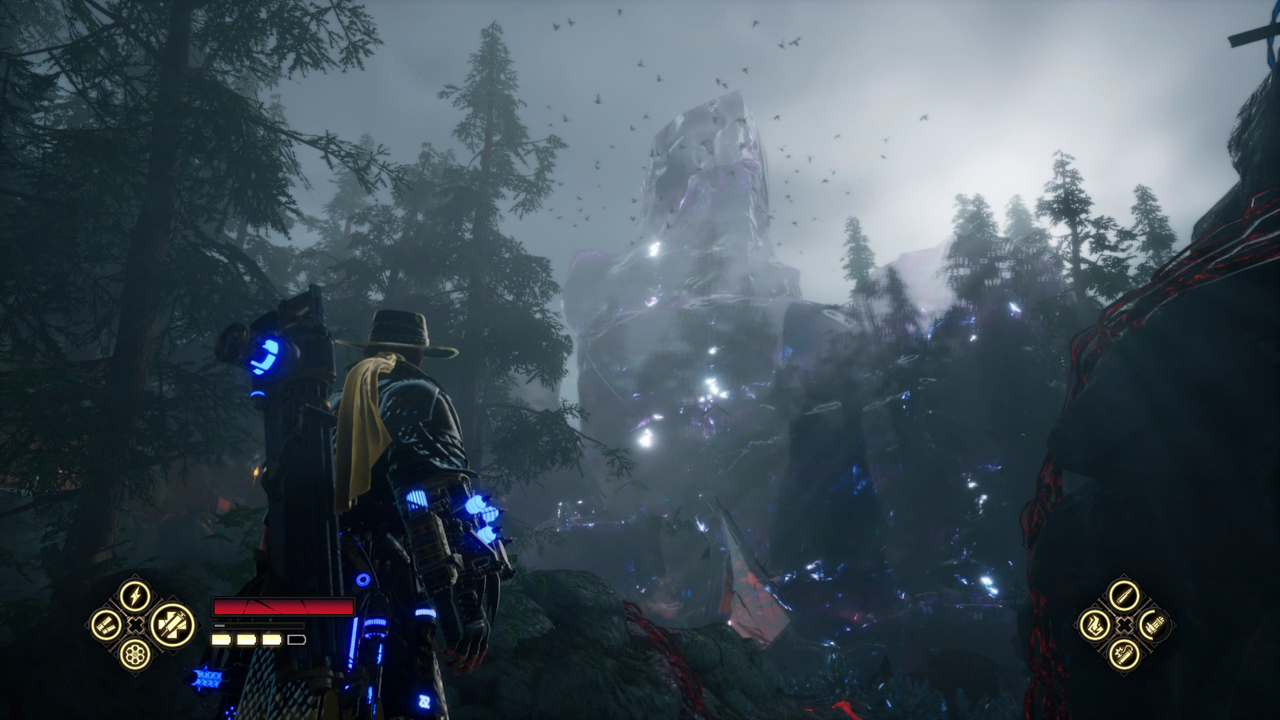Choose the revolver cylinder icon
The image size is (1280, 720).
[135, 654]
